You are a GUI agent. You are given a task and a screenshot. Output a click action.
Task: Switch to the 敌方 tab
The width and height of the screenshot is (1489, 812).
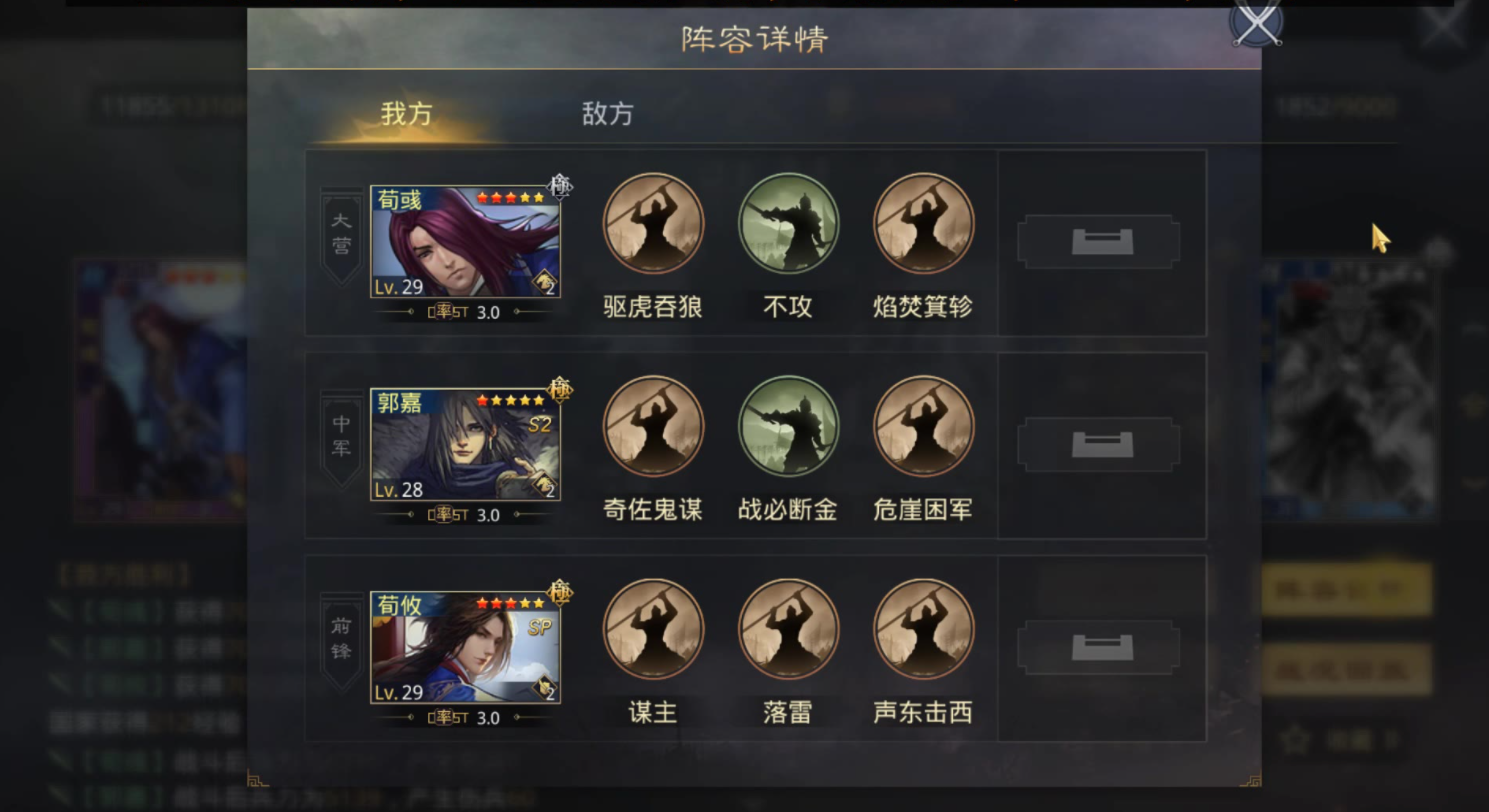point(607,113)
